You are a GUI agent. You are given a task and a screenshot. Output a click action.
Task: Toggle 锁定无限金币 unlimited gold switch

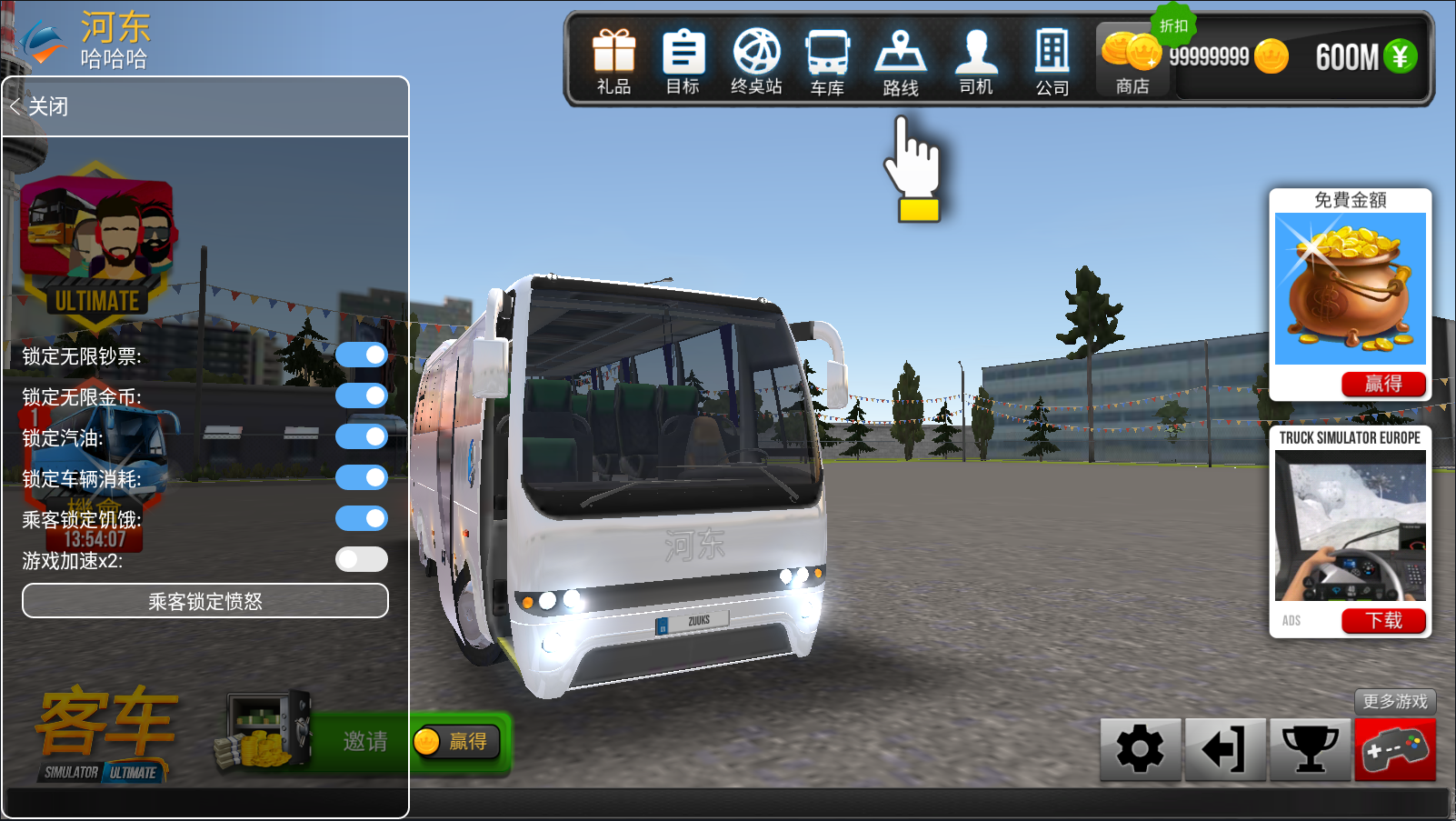(x=362, y=395)
